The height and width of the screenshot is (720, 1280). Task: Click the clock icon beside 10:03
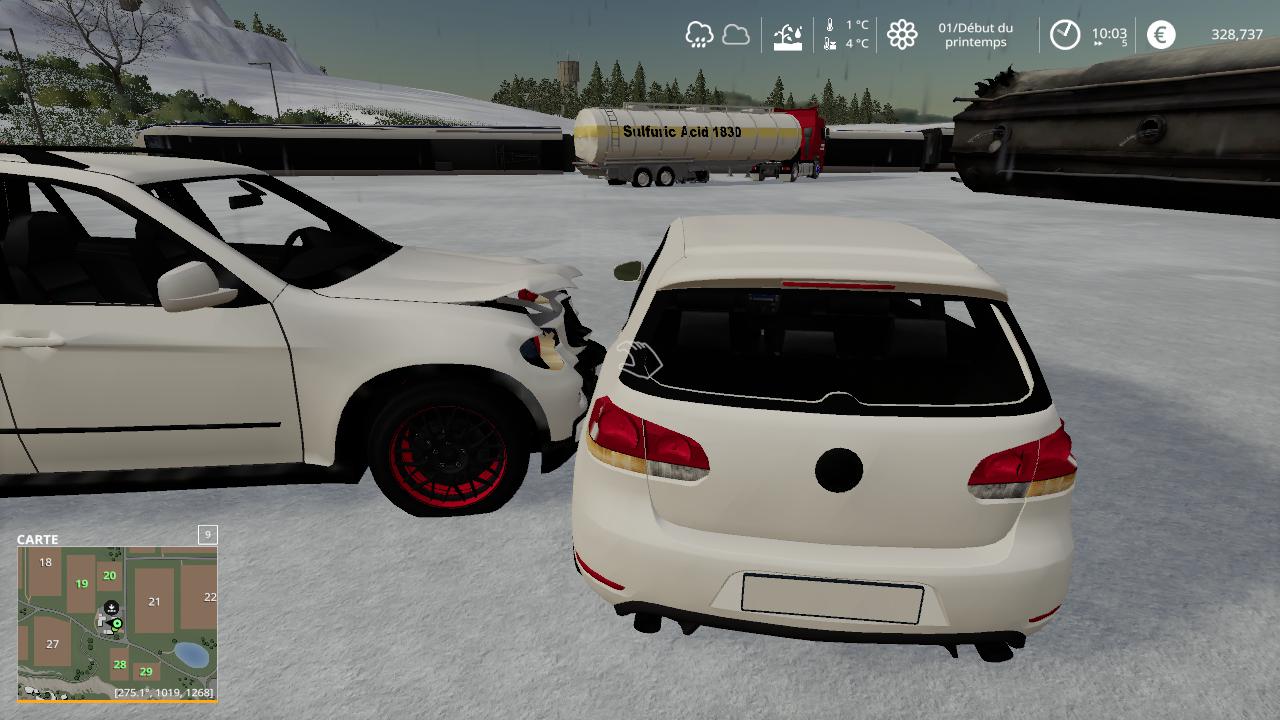[x=1065, y=35]
